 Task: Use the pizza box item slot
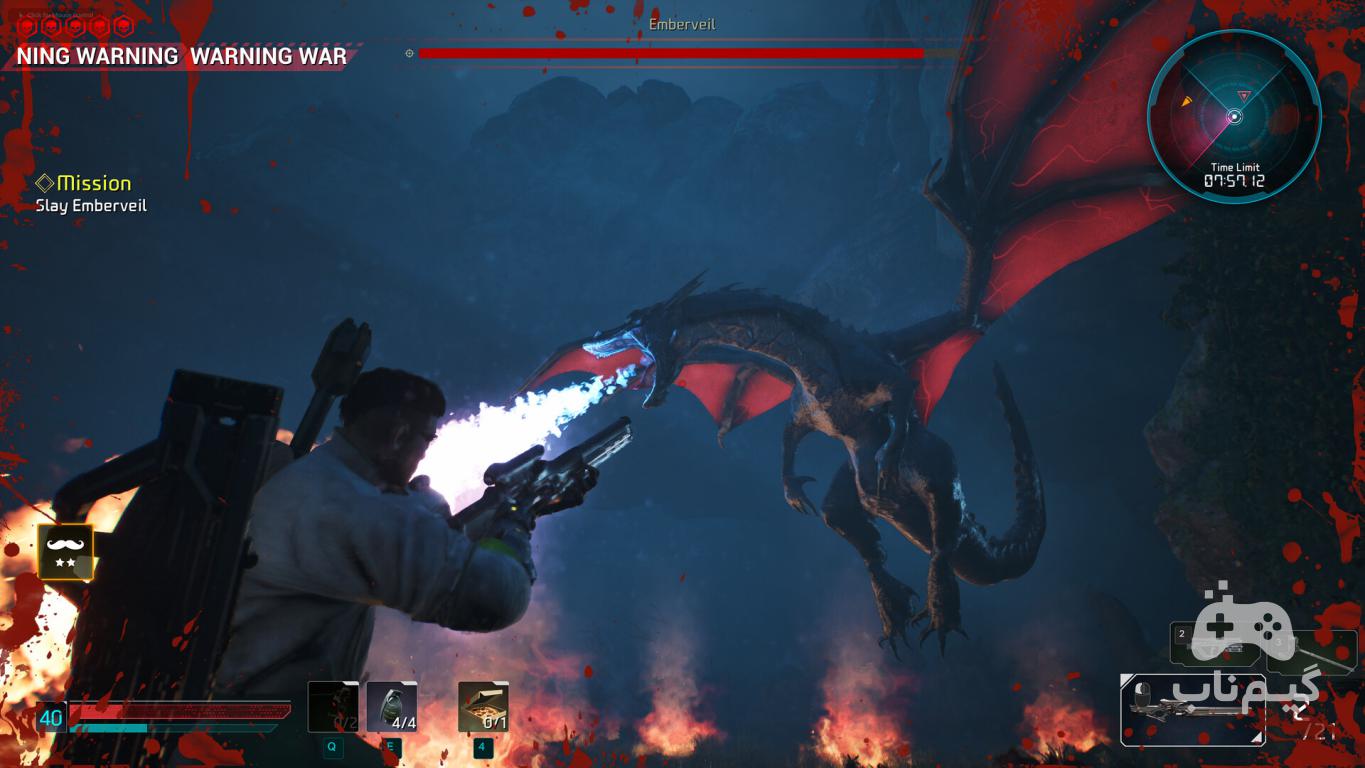[483, 707]
